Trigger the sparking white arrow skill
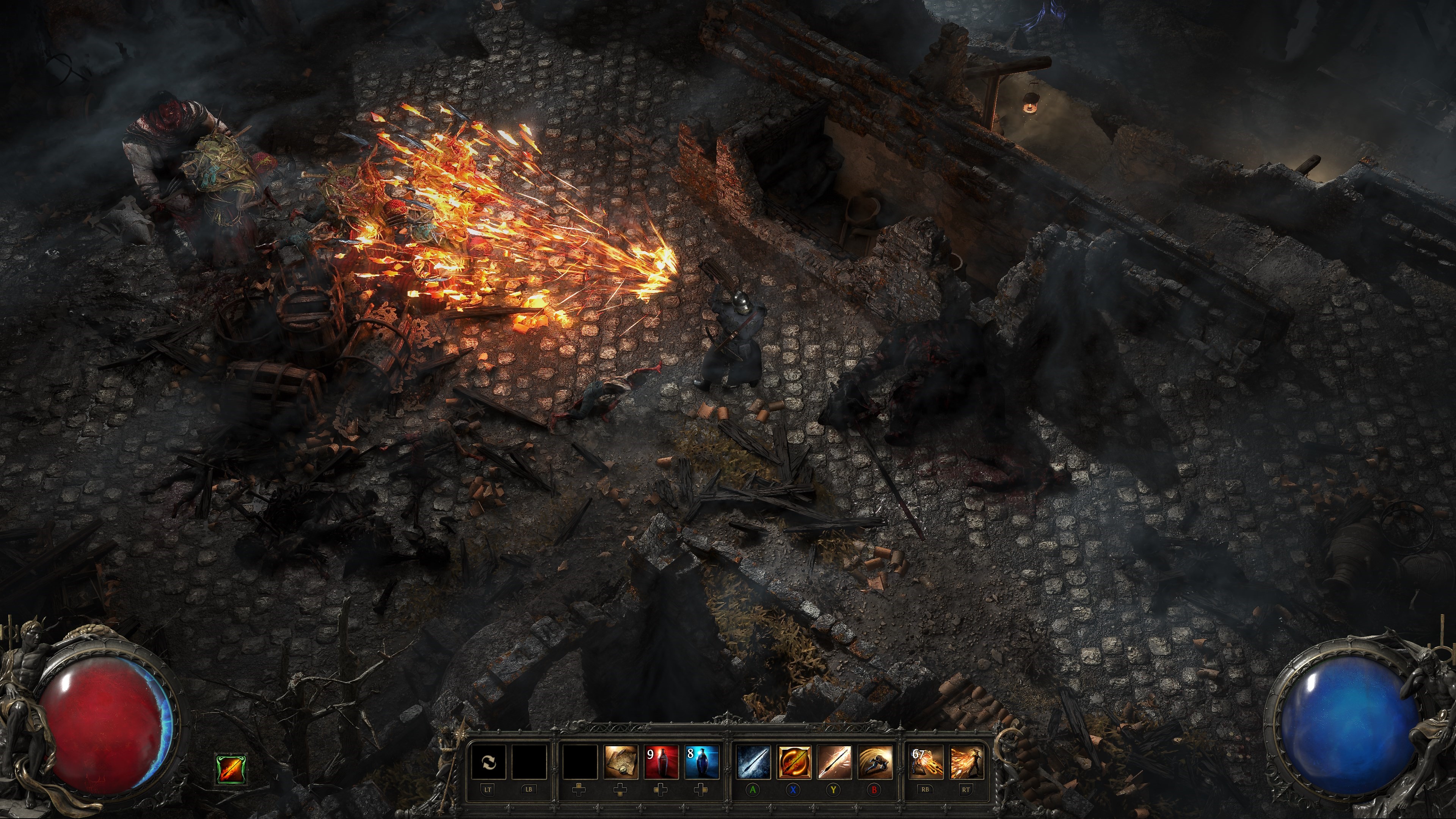The image size is (1456, 819). click(x=834, y=763)
